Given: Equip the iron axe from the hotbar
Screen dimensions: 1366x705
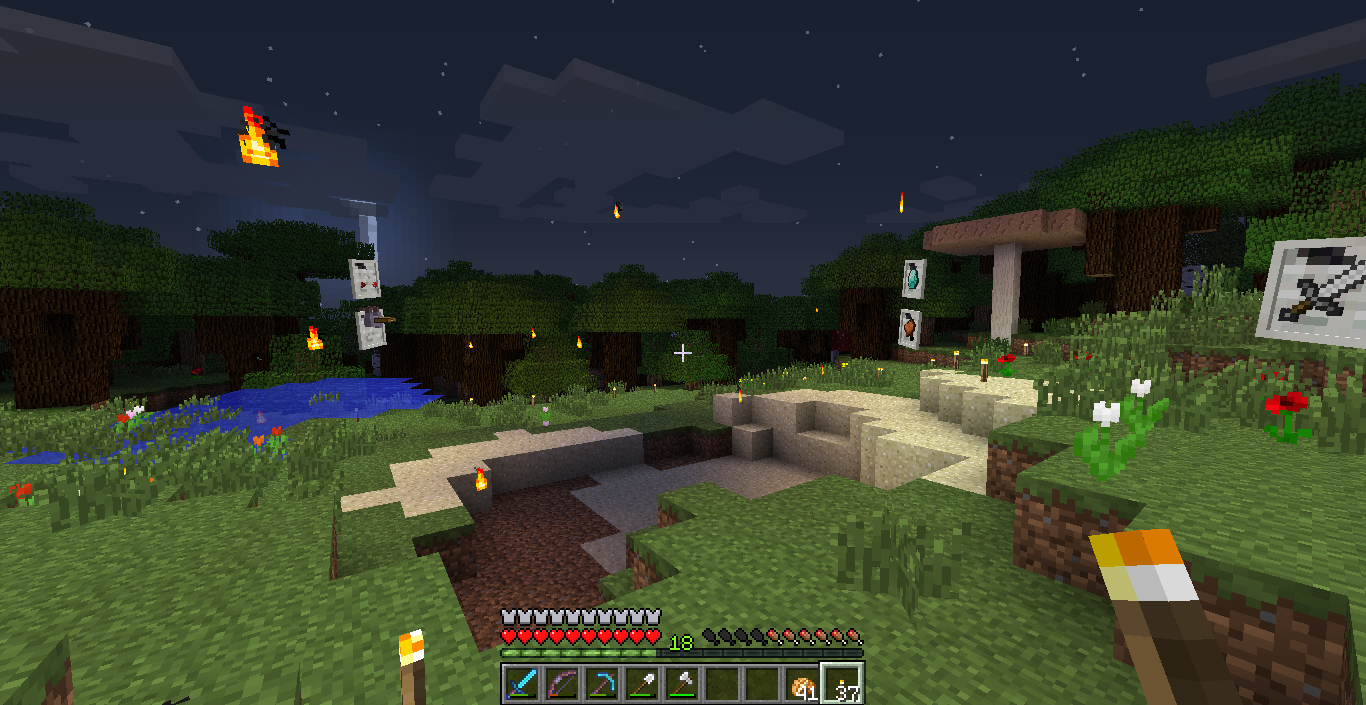Looking at the screenshot, I should coord(682,684).
